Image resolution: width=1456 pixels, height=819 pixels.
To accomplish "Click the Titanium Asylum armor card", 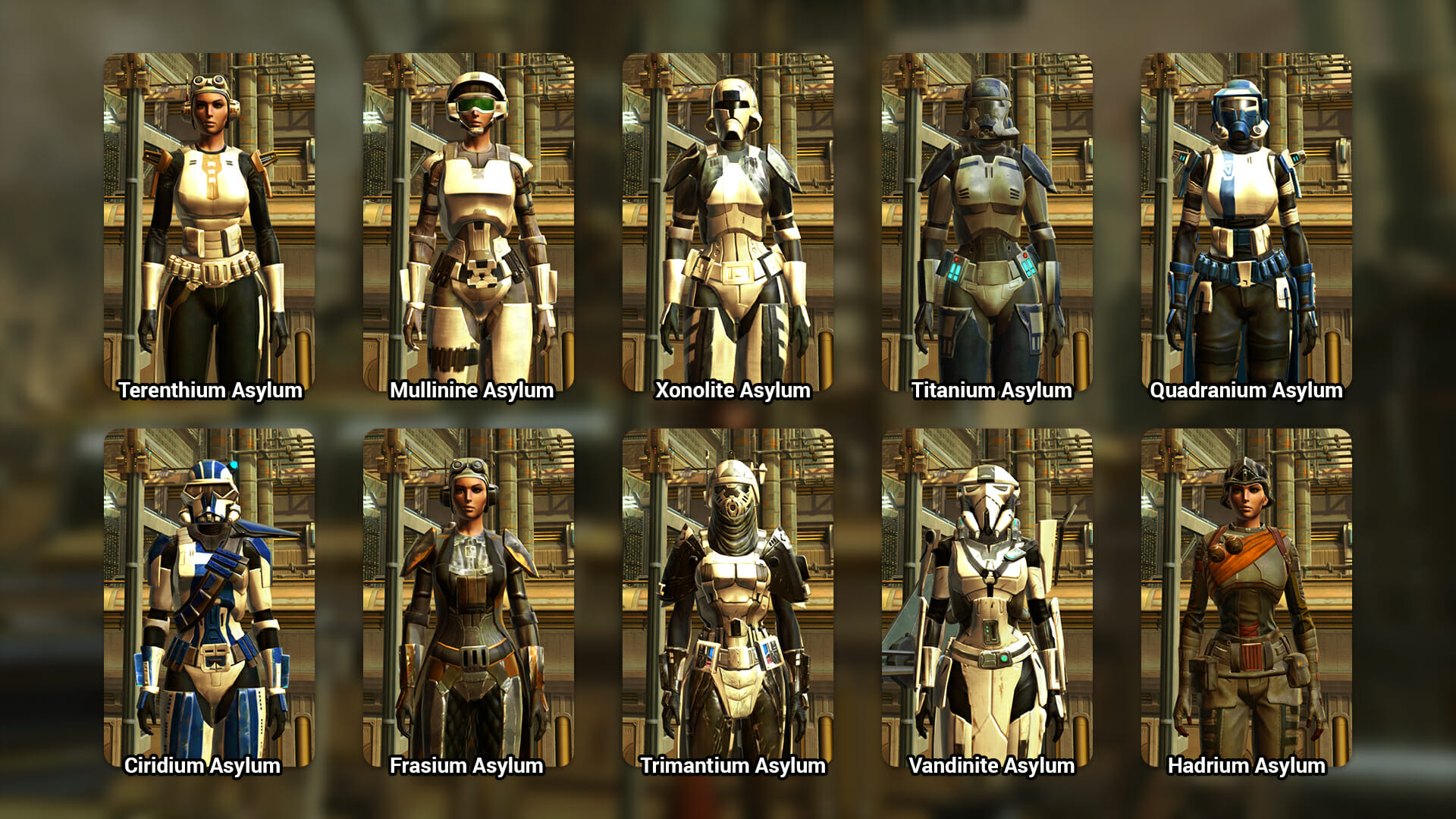I will [987, 223].
